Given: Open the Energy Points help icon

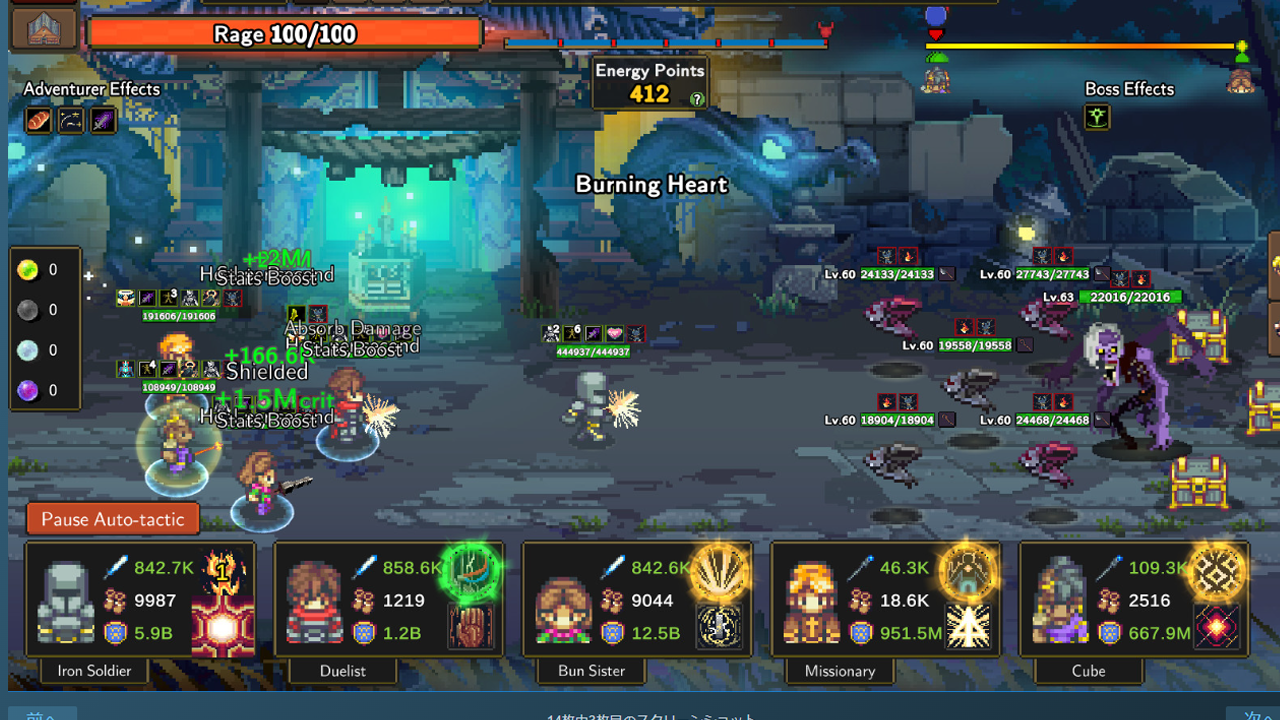Looking at the screenshot, I should [x=697, y=99].
